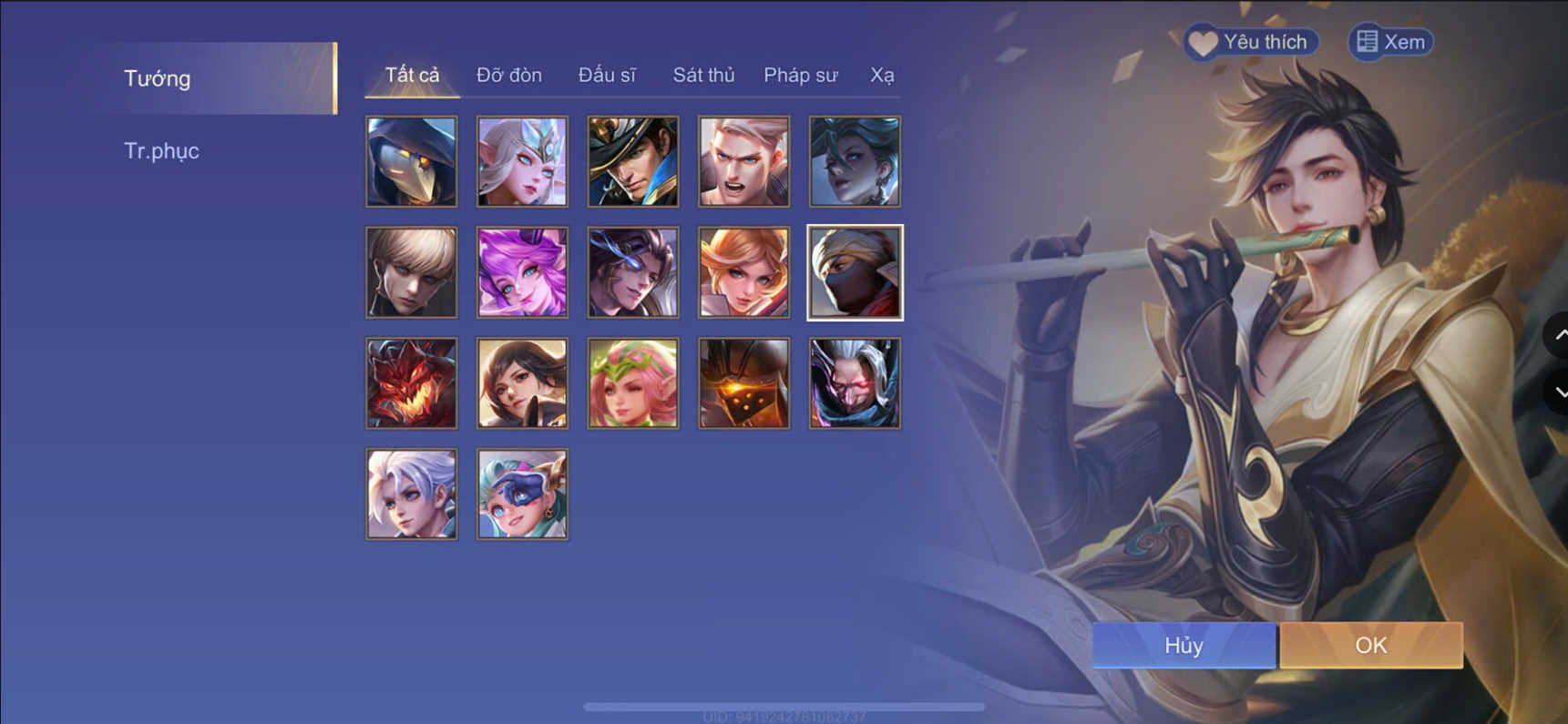
Task: Select the Sát thủ hero filter
Action: pyautogui.click(x=703, y=75)
